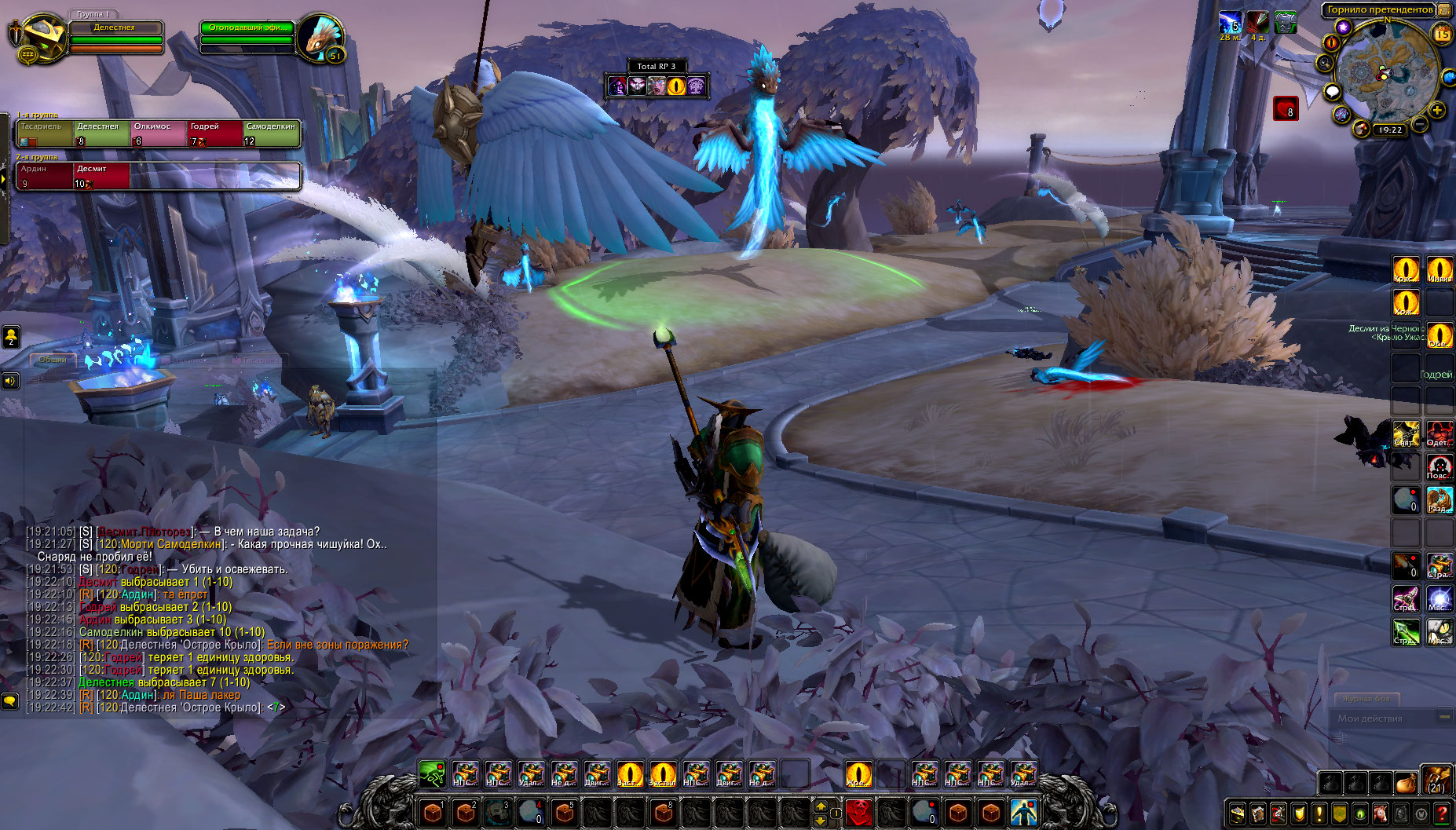Select party member Алкимос in raid frame
Viewport: 1456px width, 830px height.
click(158, 134)
